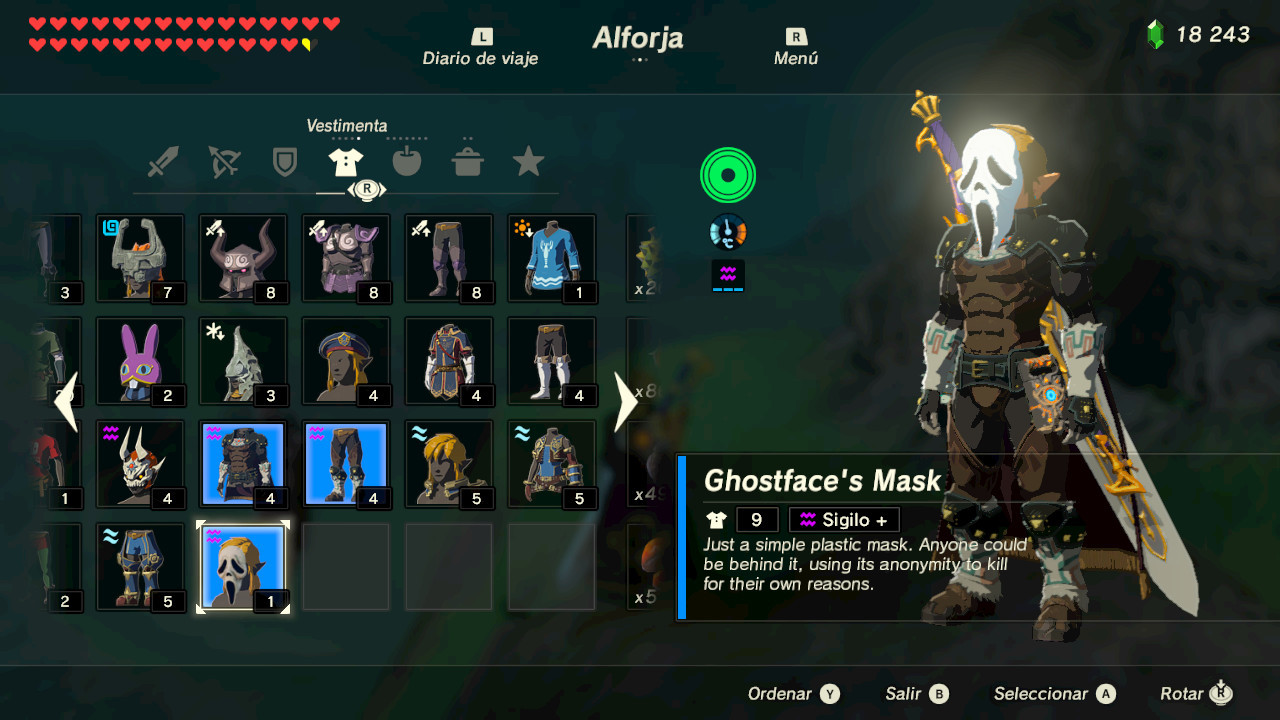
Task: Click Salir to exit the bag
Action: tap(915, 693)
